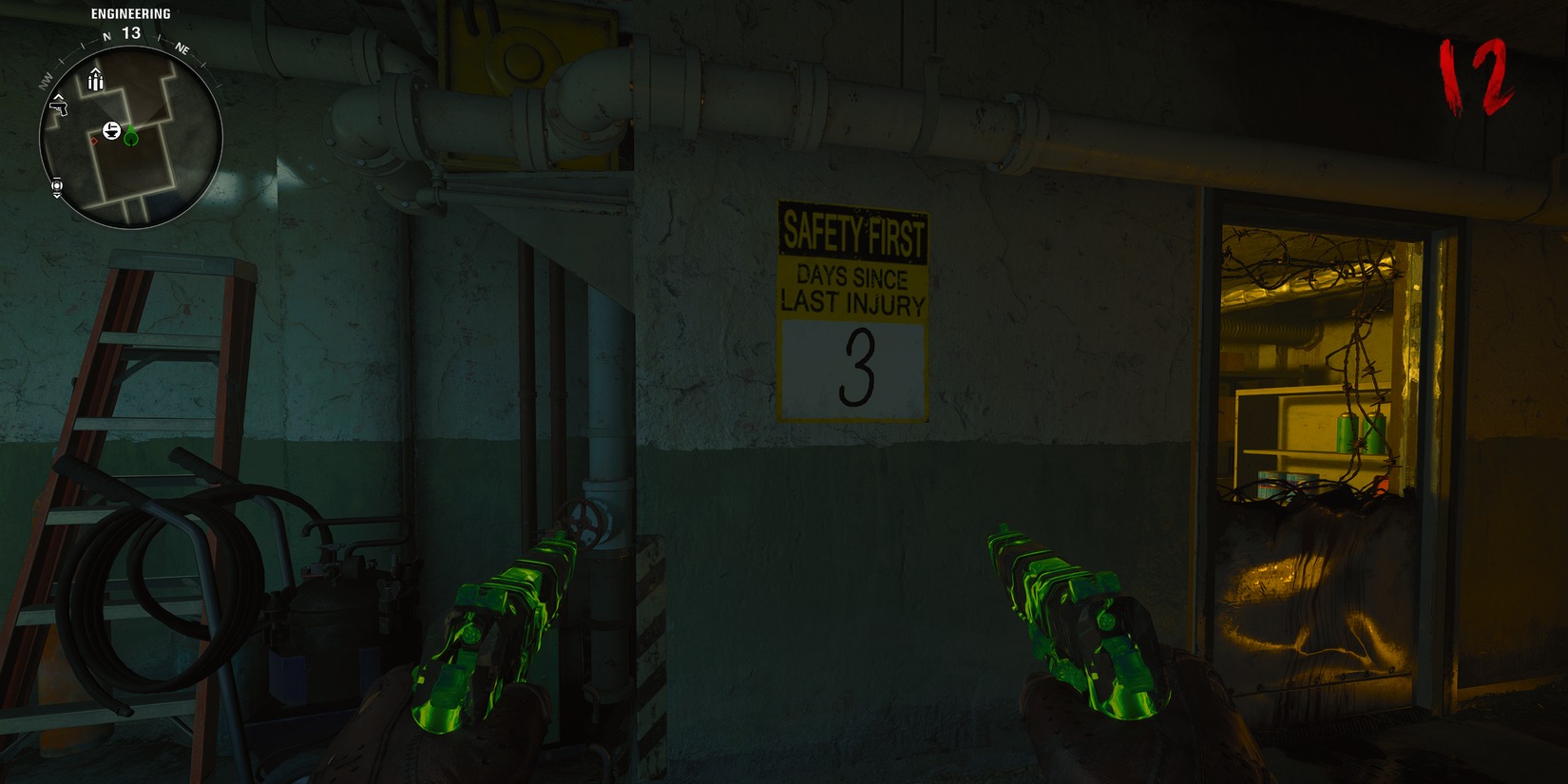Click the NE compass mark on the minimap ring

(x=182, y=48)
